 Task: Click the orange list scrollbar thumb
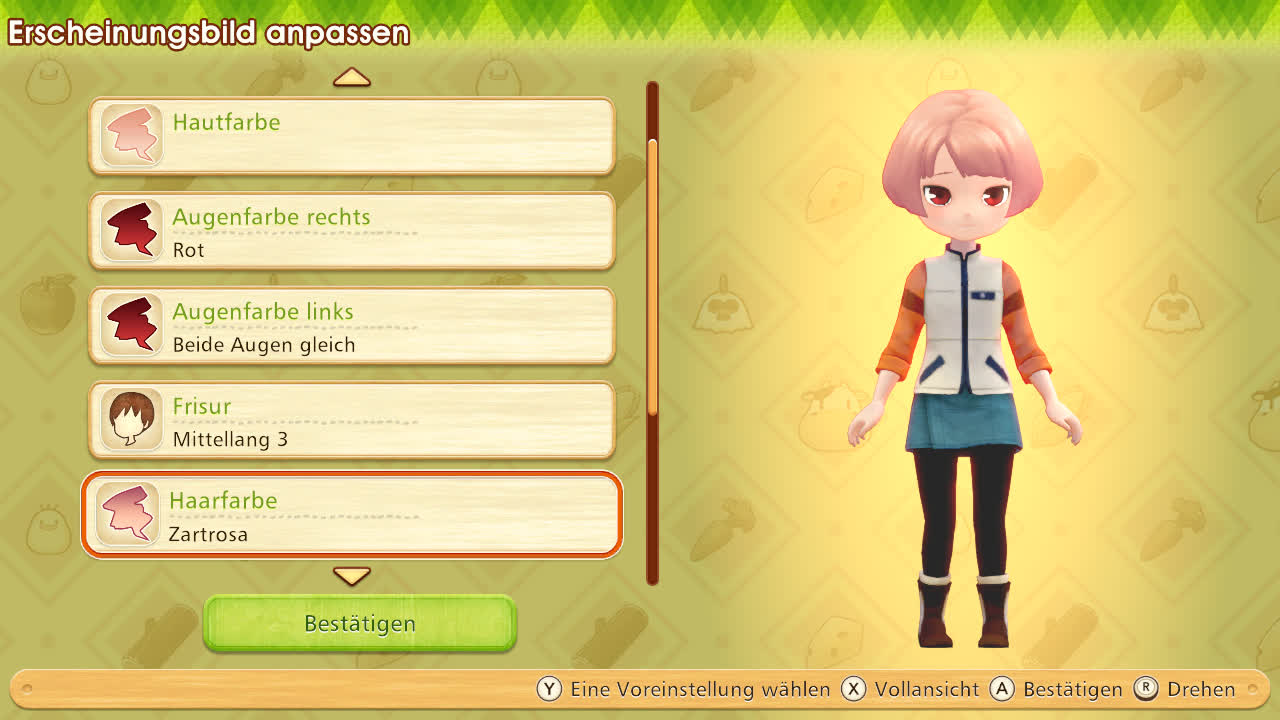[653, 275]
